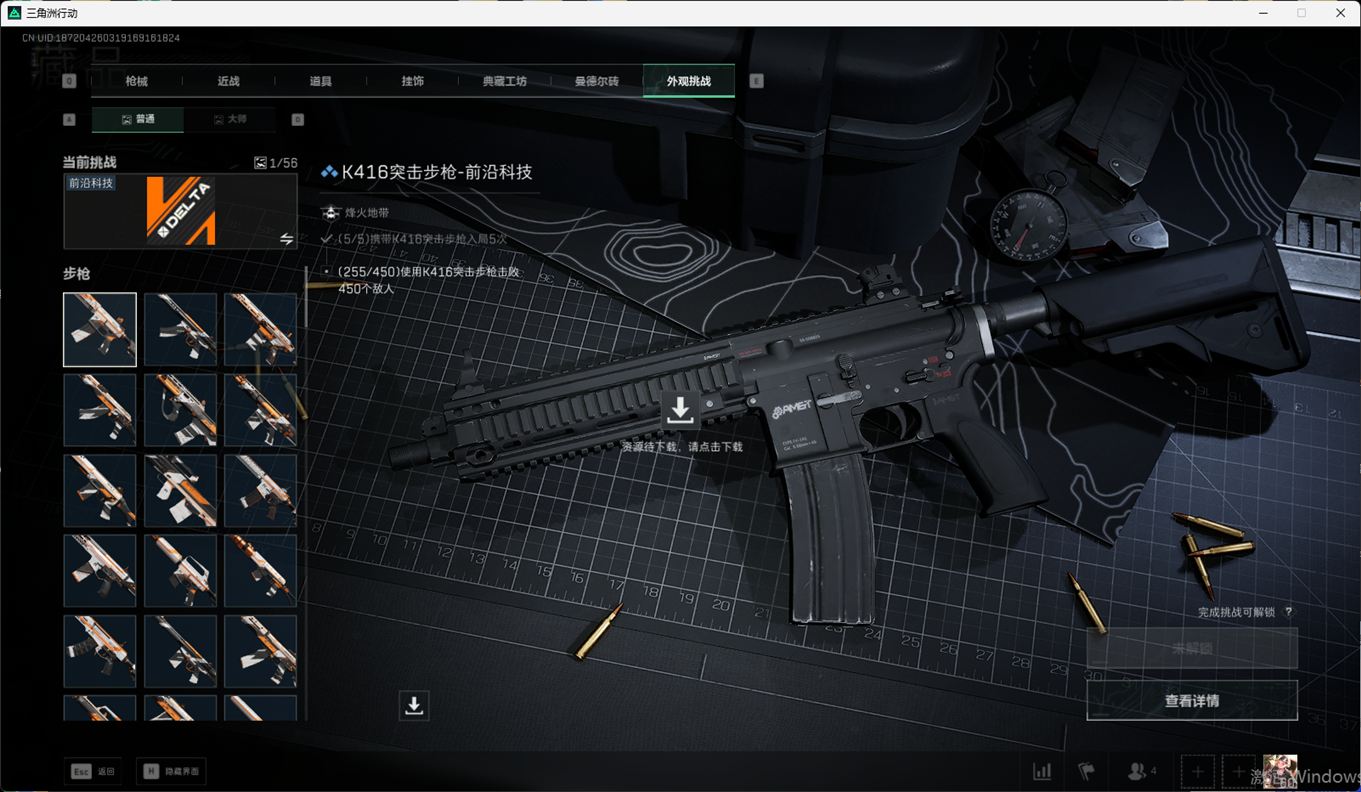The width and height of the screenshot is (1361, 792).
Task: Choose the 普通 difficulty sub-tab
Action: (x=138, y=119)
